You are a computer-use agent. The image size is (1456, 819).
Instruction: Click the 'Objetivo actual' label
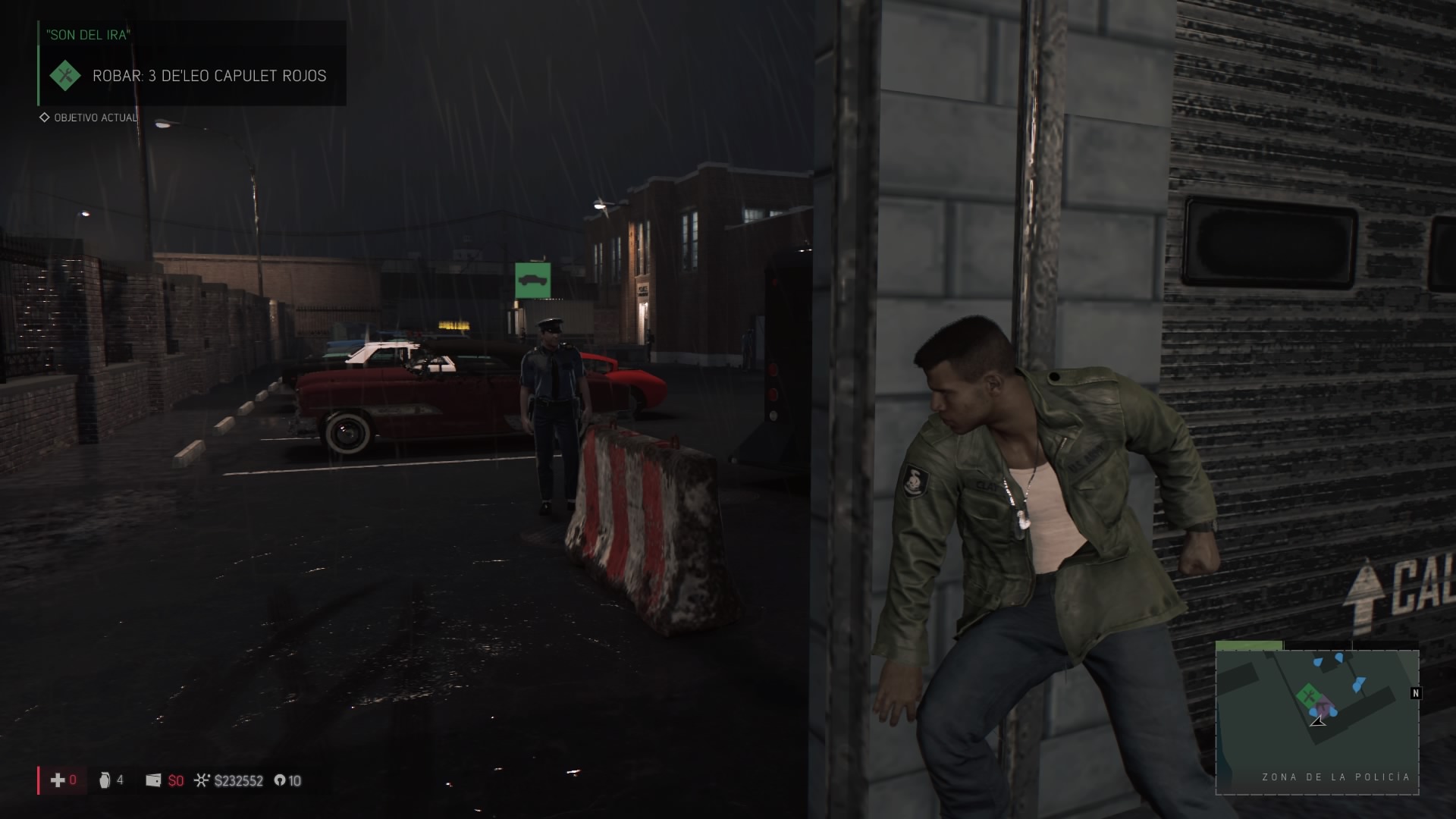(x=96, y=118)
